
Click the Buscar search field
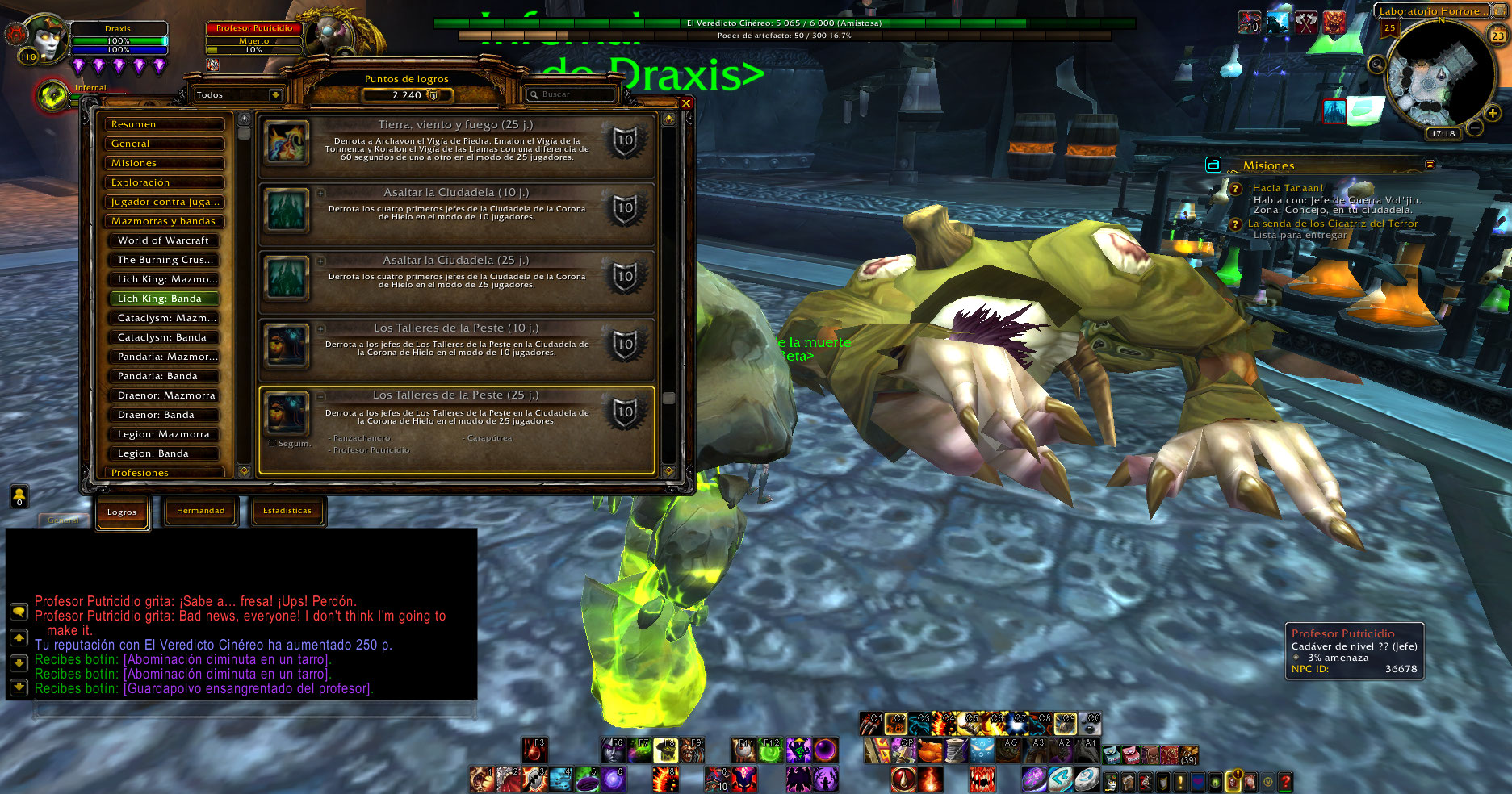pyautogui.click(x=573, y=94)
